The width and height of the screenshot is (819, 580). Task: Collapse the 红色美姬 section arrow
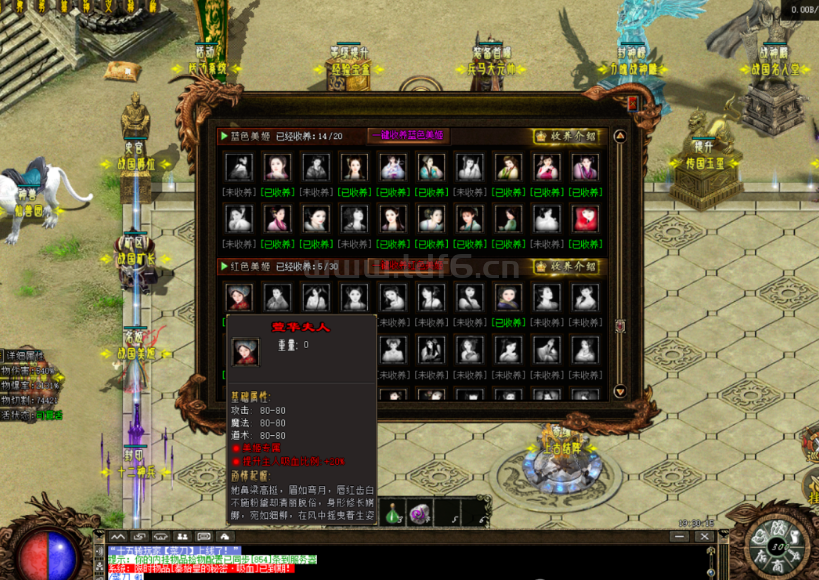pyautogui.click(x=225, y=266)
